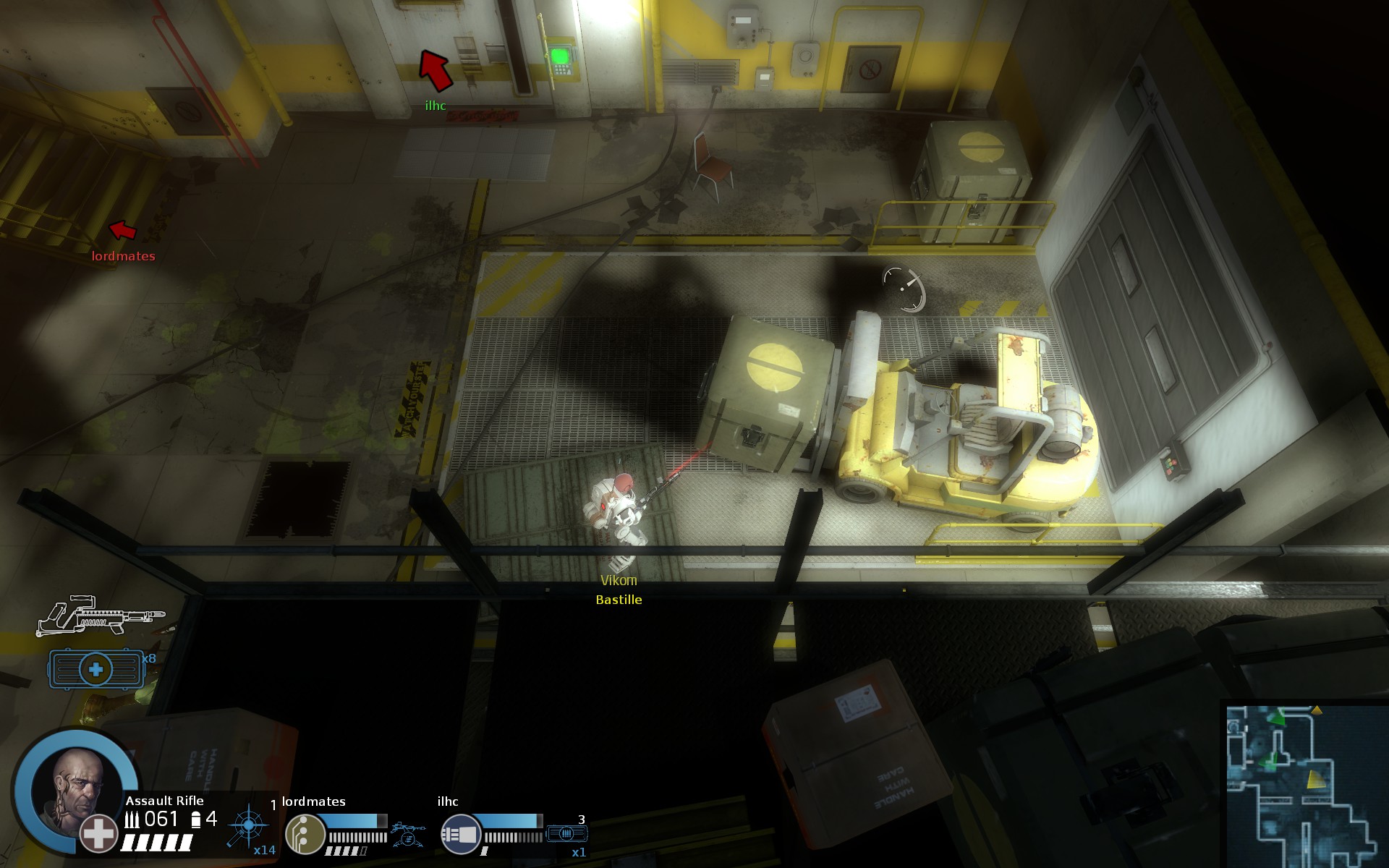The height and width of the screenshot is (868, 1389).
Task: Select the medic cross class icon
Action: 98,833
